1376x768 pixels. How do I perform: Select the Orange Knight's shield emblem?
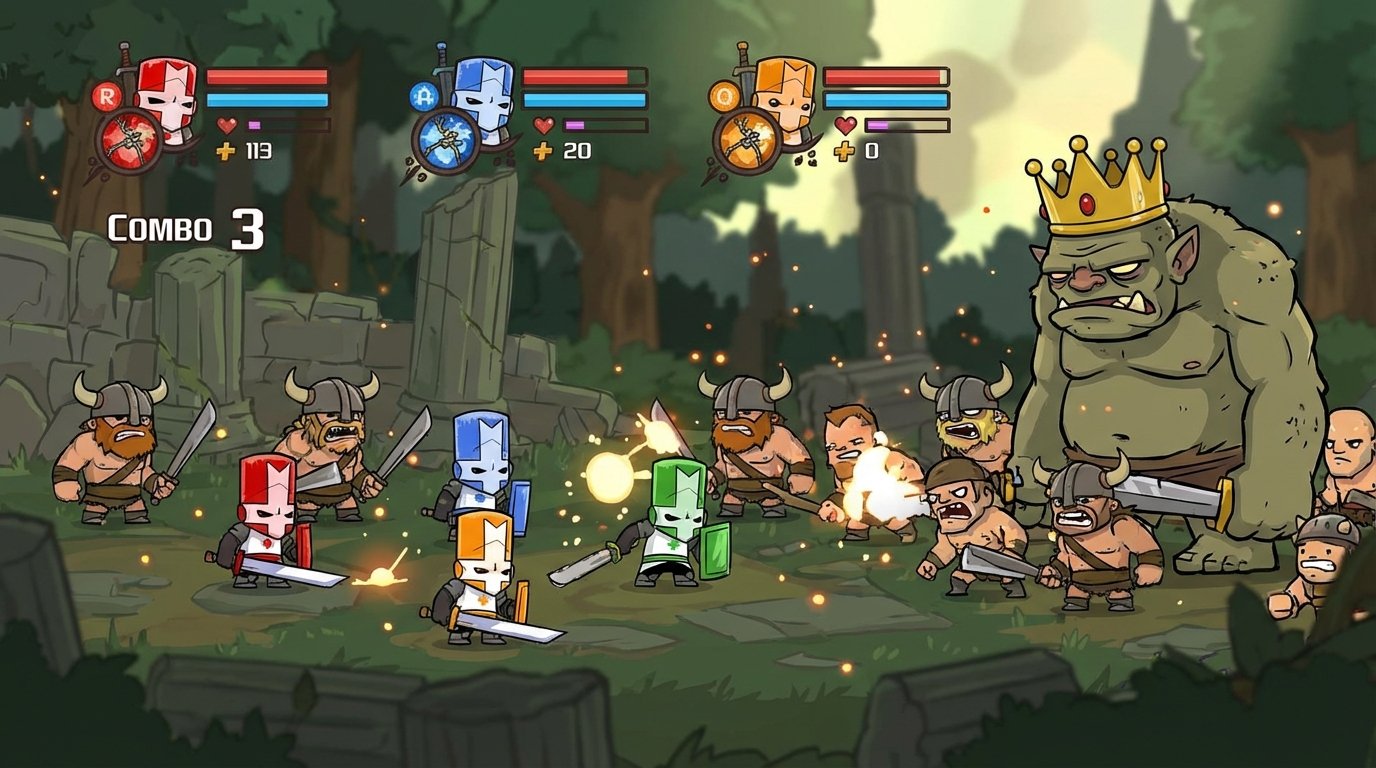[x=748, y=140]
